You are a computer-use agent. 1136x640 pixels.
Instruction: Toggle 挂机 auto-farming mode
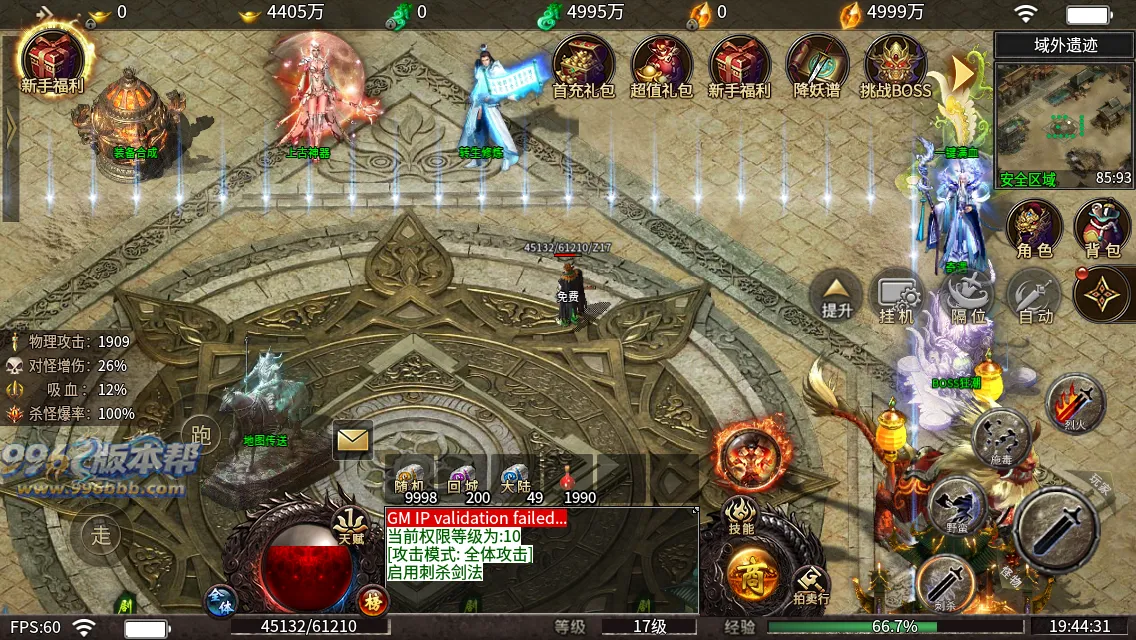[897, 298]
